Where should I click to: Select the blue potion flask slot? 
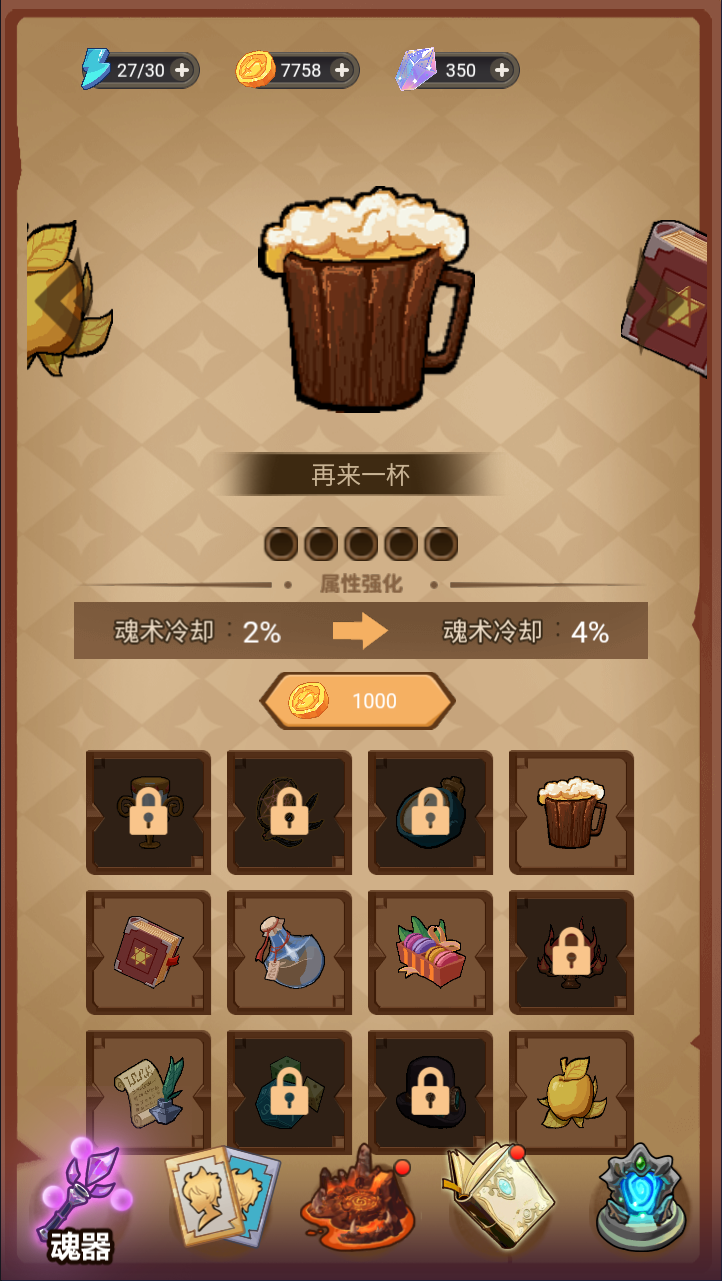(x=289, y=951)
